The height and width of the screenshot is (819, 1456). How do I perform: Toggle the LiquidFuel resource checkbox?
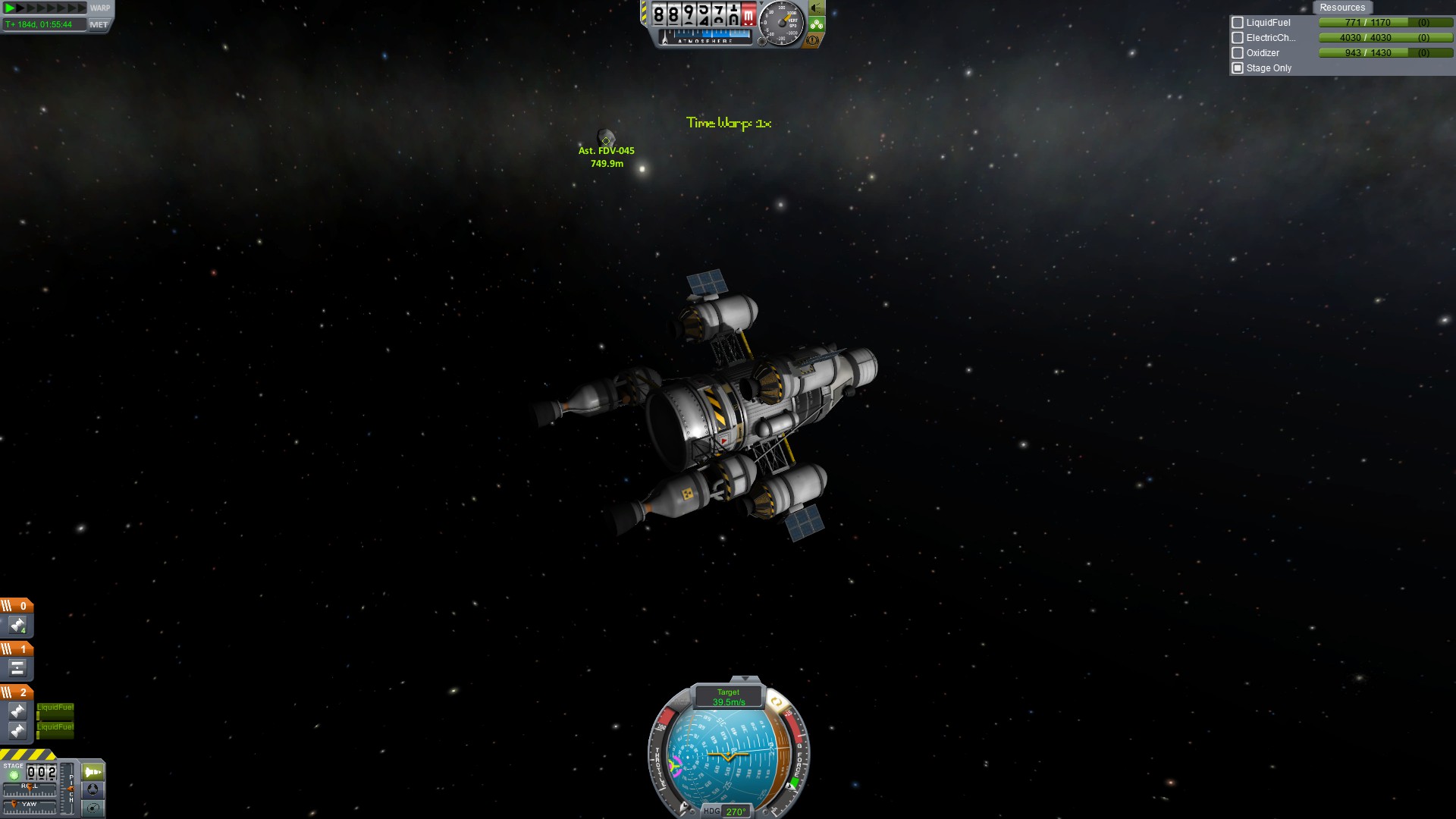(1238, 23)
